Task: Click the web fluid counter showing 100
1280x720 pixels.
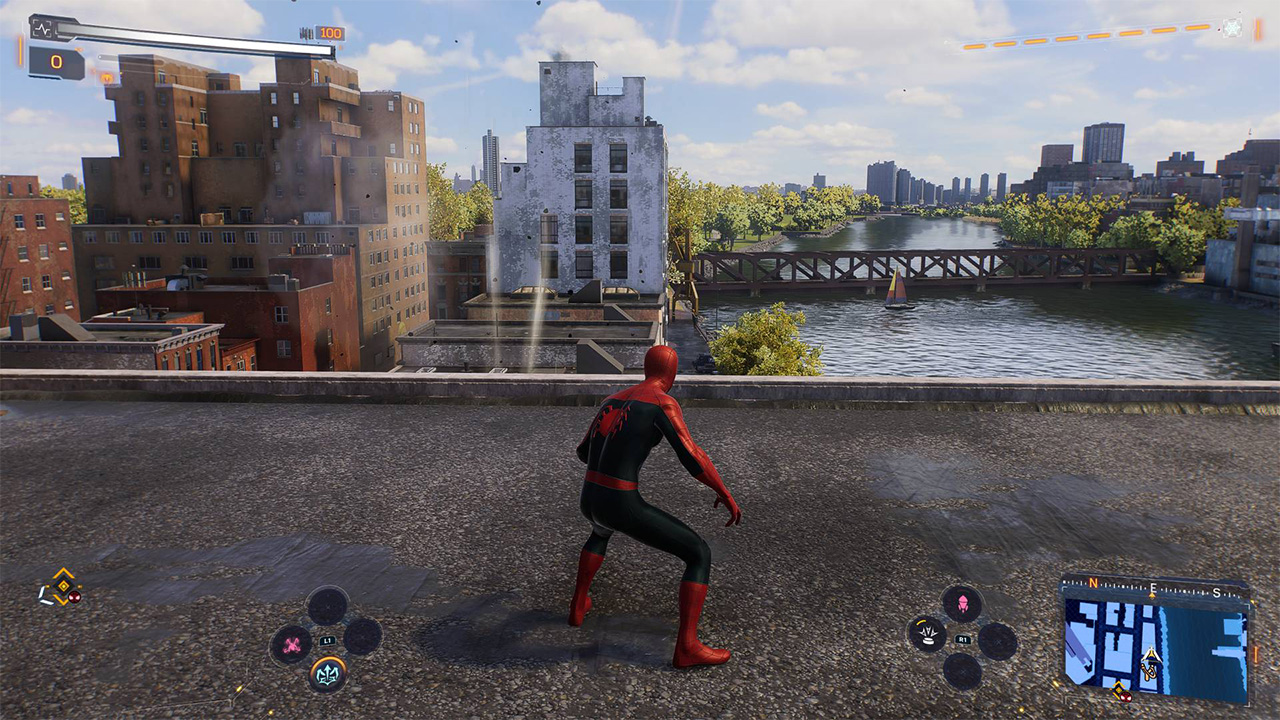Action: pos(329,32)
